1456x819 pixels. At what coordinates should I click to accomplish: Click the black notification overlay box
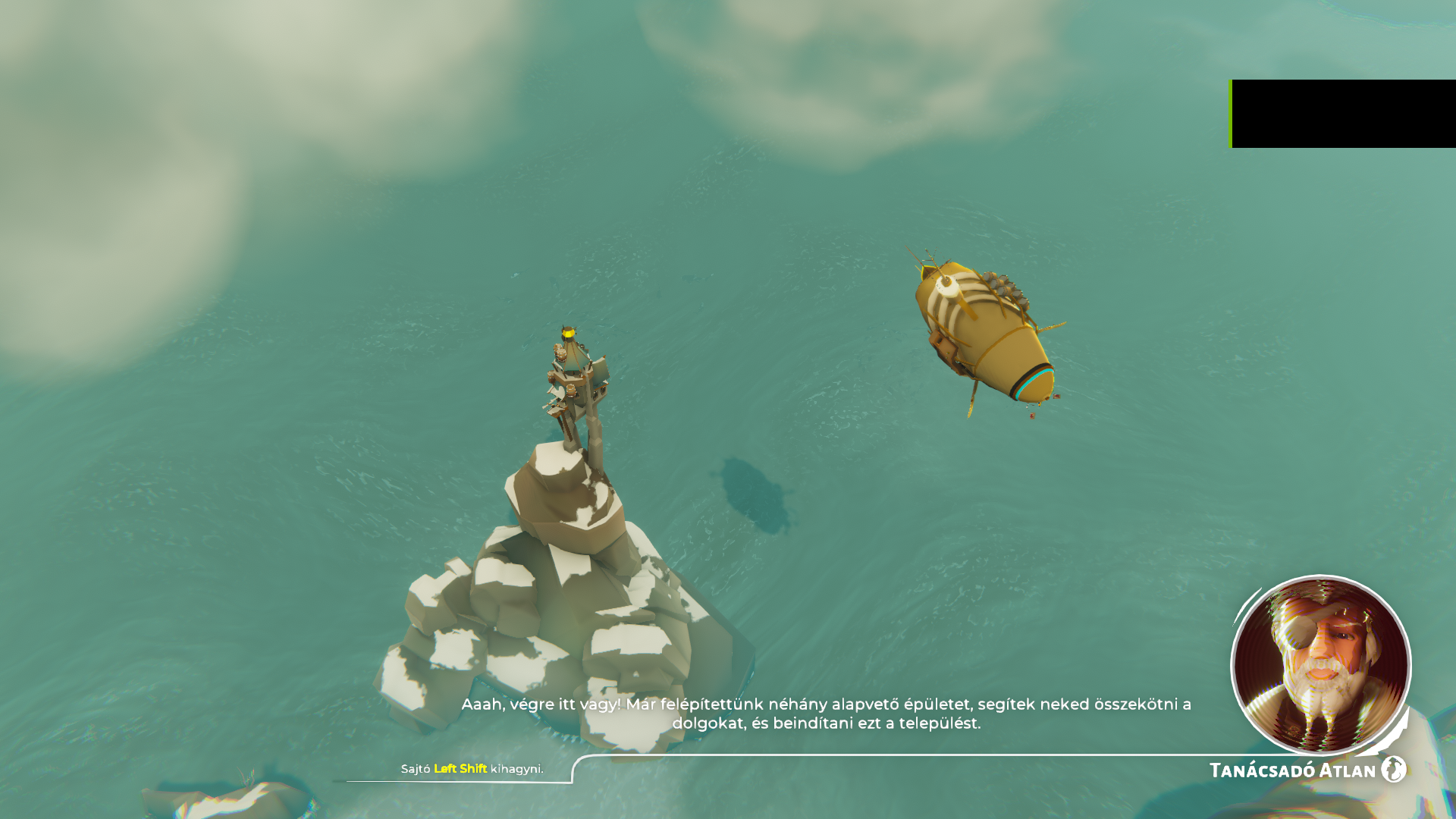click(x=1343, y=114)
